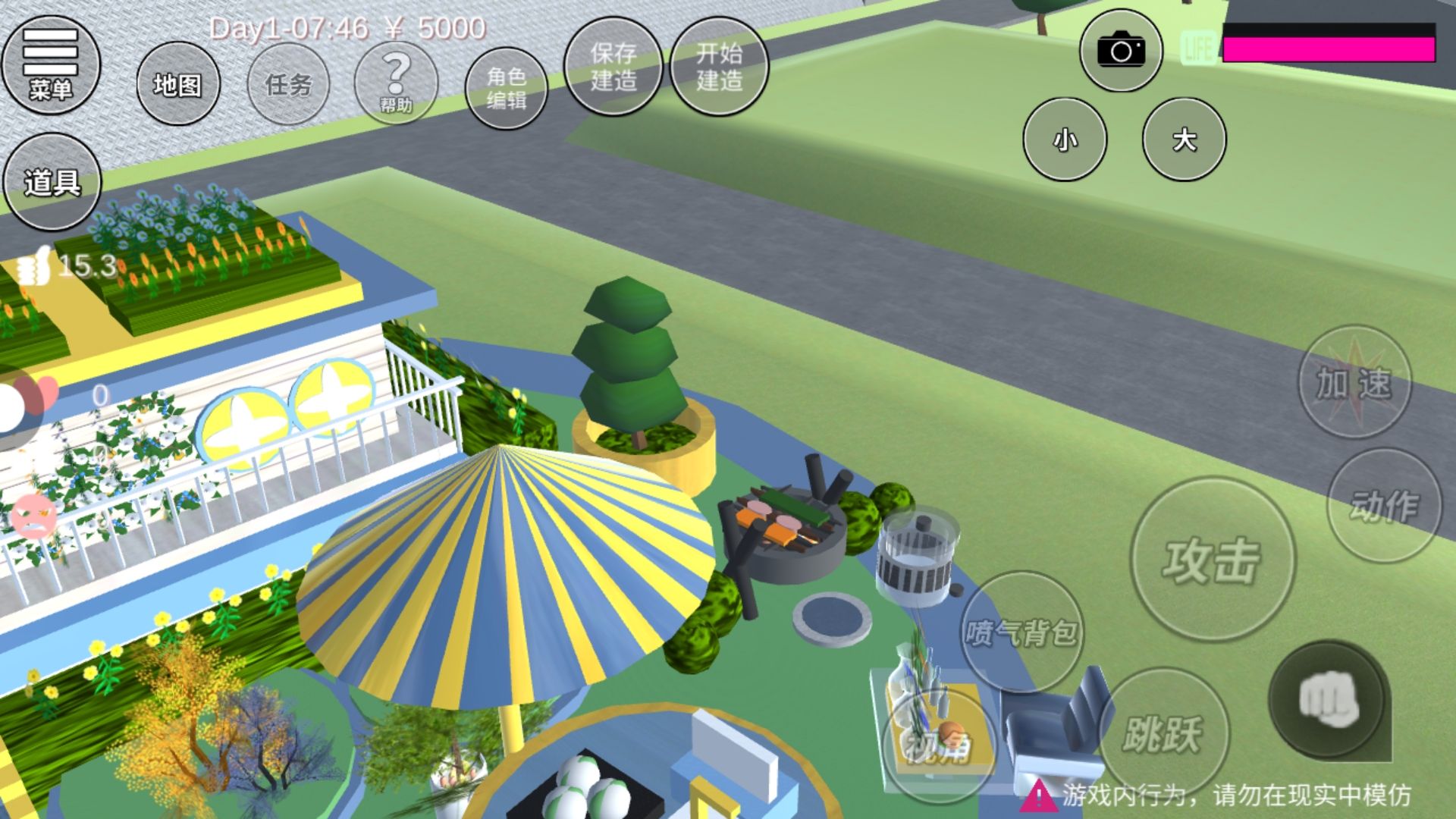Show the 任务 task list
Image resolution: width=1456 pixels, height=819 pixels.
click(x=289, y=84)
